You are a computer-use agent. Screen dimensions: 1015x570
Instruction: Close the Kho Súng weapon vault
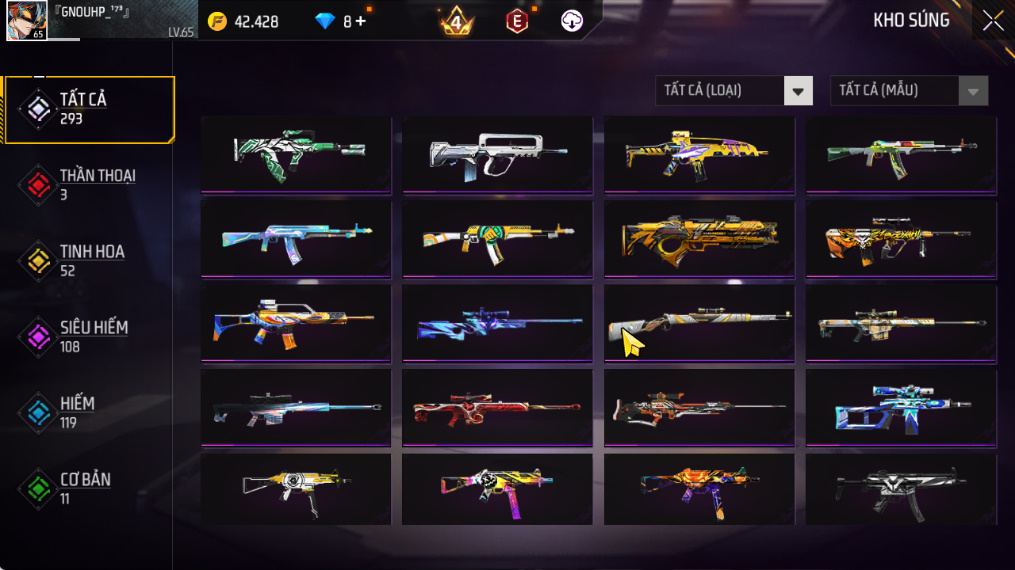(x=991, y=21)
